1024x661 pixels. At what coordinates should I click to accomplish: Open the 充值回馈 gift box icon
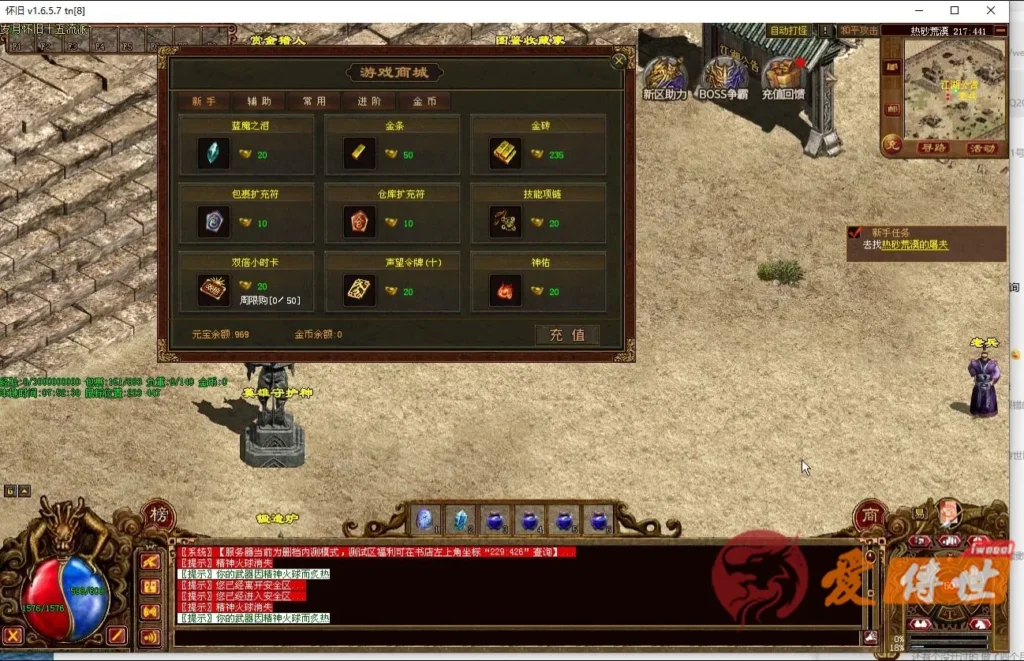783,78
